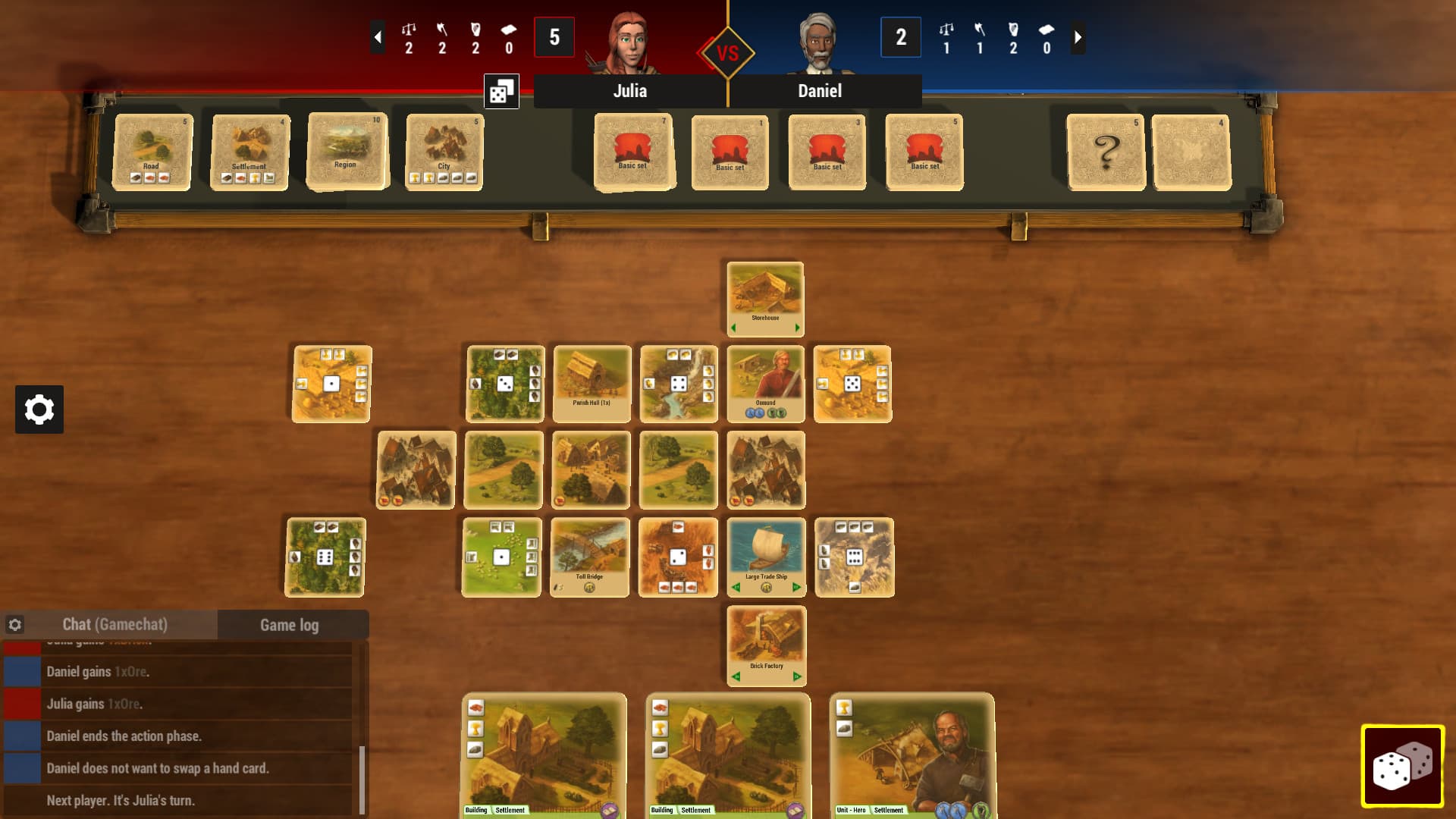1456x819 pixels.
Task: Click the mystery question-mark card pile
Action: [x=1107, y=151]
